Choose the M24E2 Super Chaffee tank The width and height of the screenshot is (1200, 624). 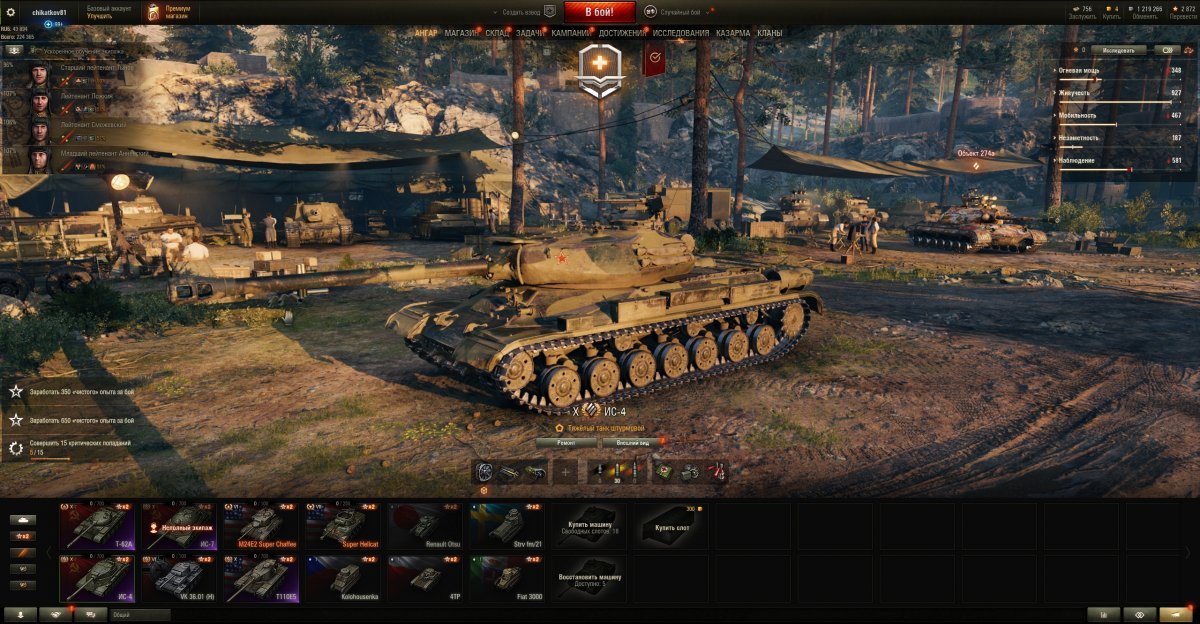pos(260,526)
